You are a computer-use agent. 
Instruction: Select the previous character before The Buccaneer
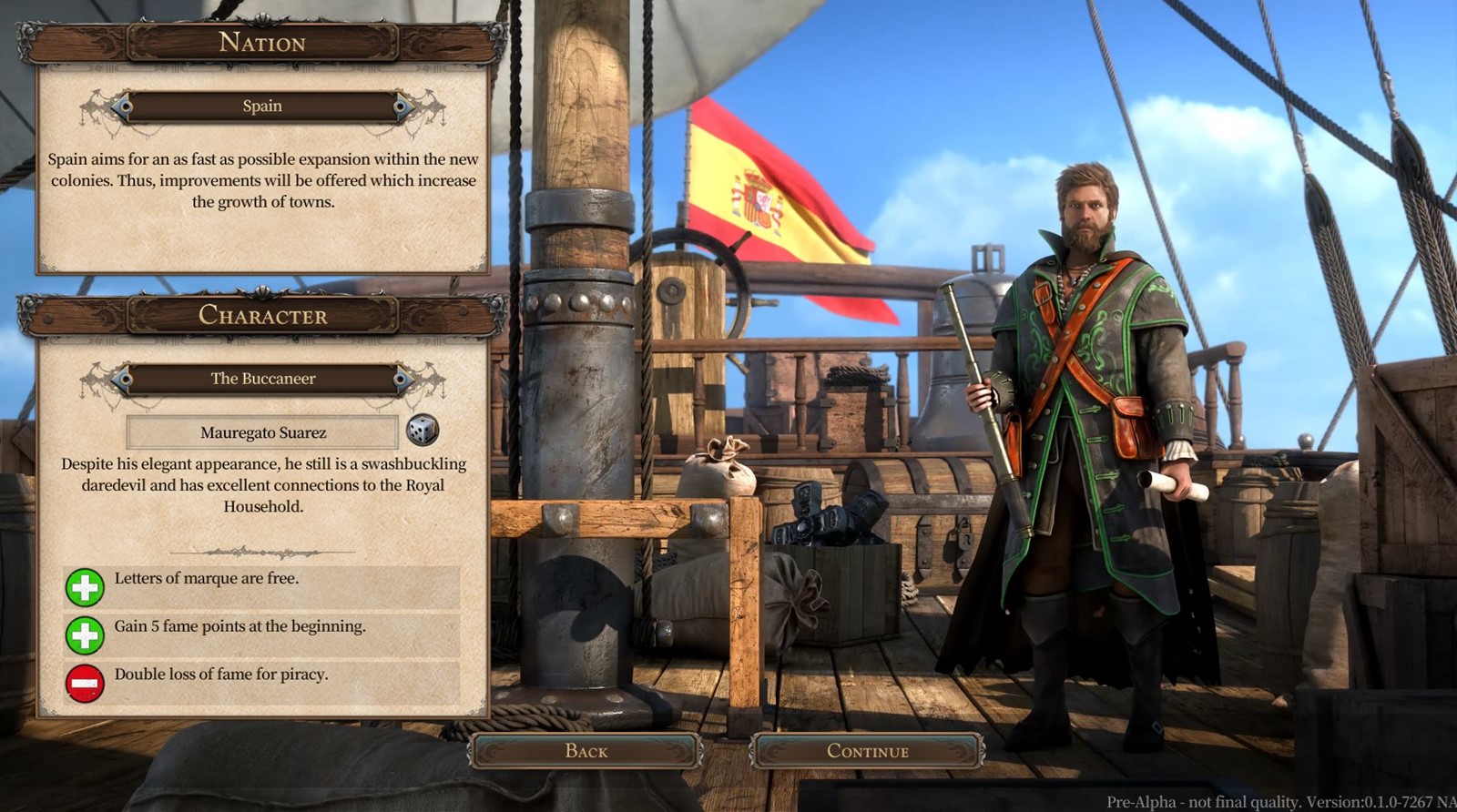coord(123,379)
